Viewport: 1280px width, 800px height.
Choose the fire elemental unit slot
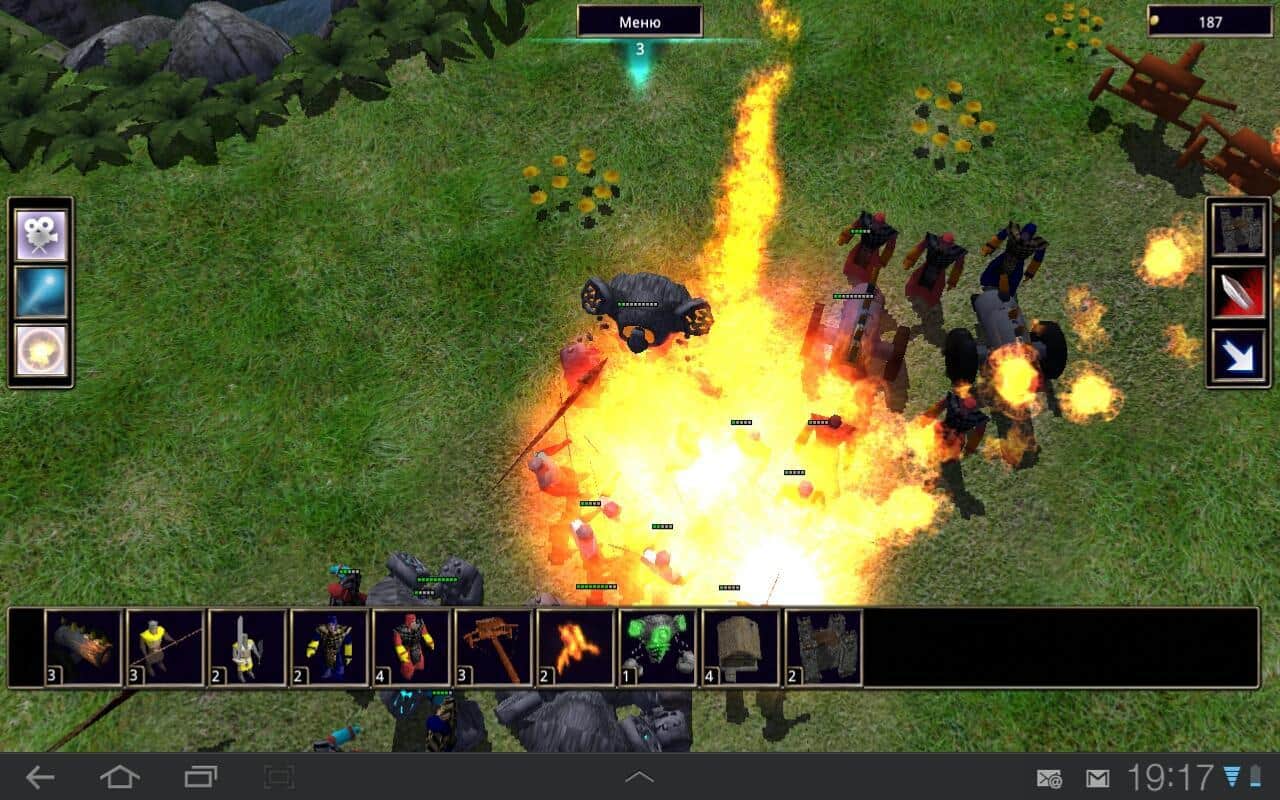pyautogui.click(x=576, y=647)
